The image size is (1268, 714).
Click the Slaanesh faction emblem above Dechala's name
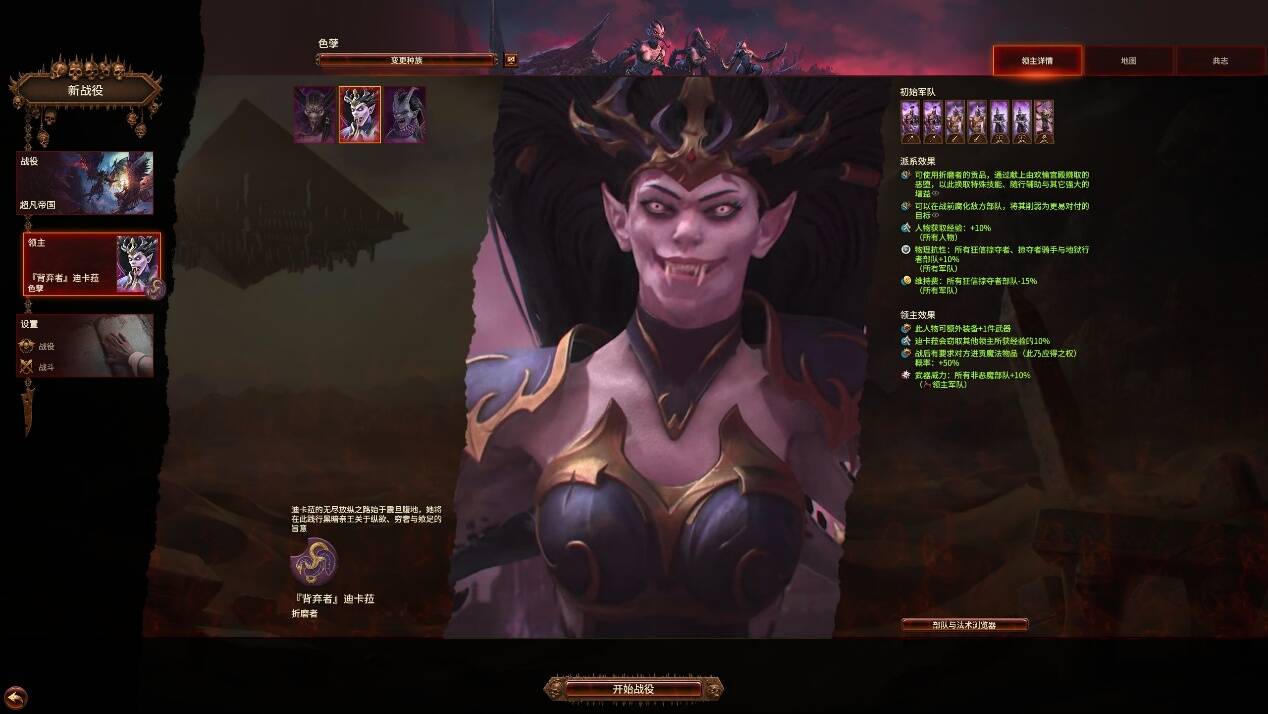point(314,562)
